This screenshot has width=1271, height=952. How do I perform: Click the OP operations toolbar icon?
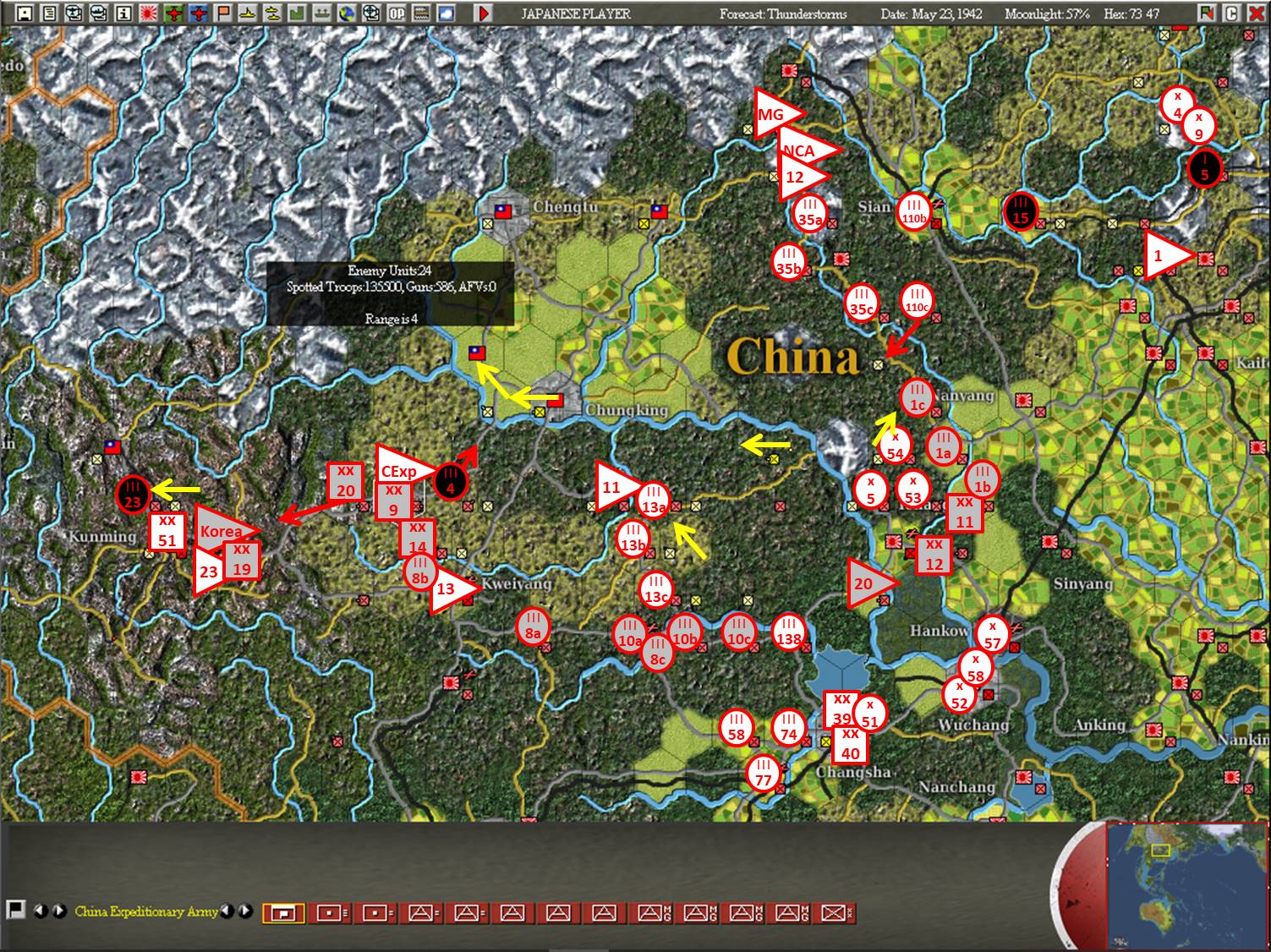395,13
